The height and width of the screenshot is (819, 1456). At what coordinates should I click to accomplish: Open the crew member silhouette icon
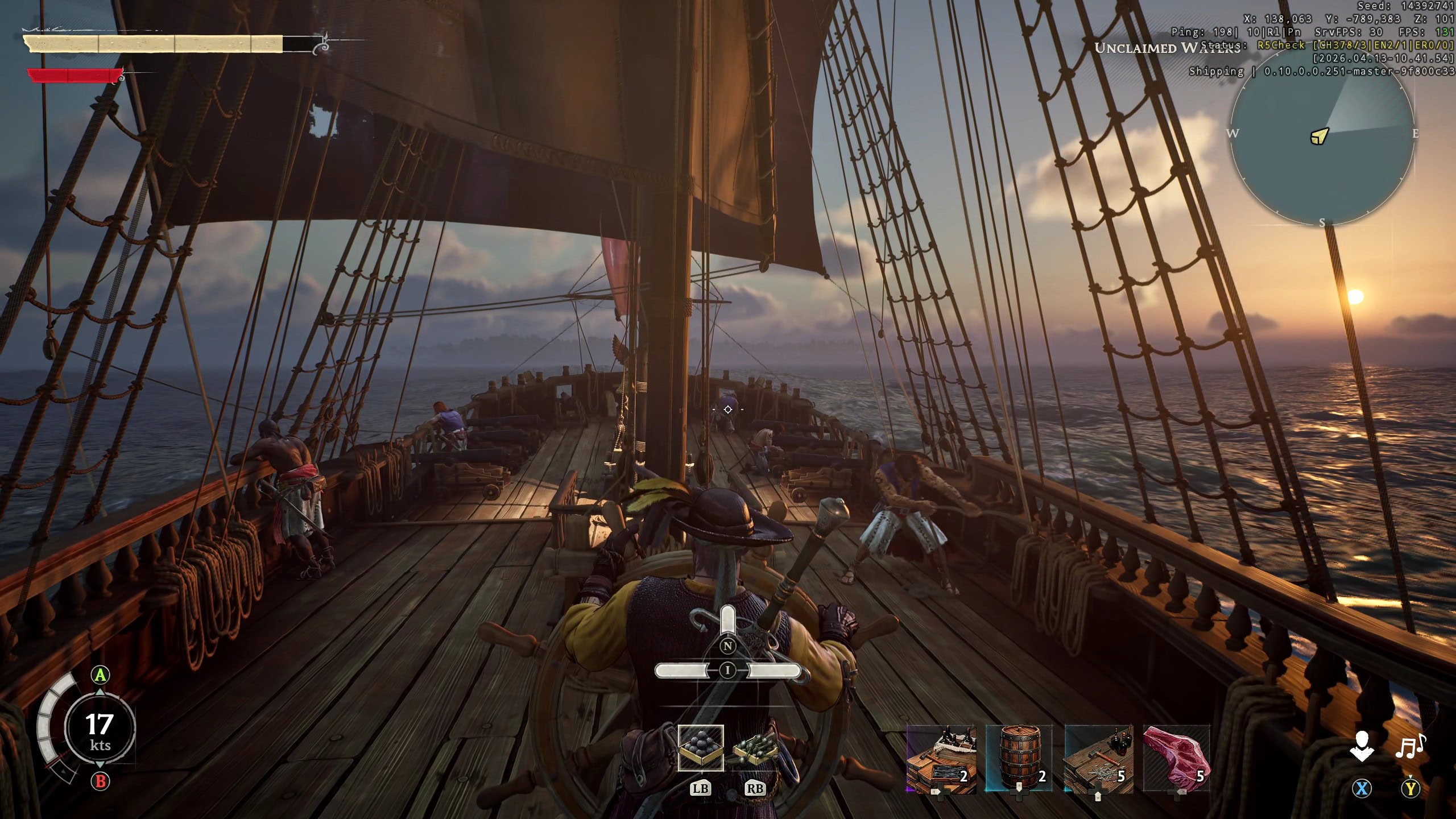pyautogui.click(x=1362, y=746)
